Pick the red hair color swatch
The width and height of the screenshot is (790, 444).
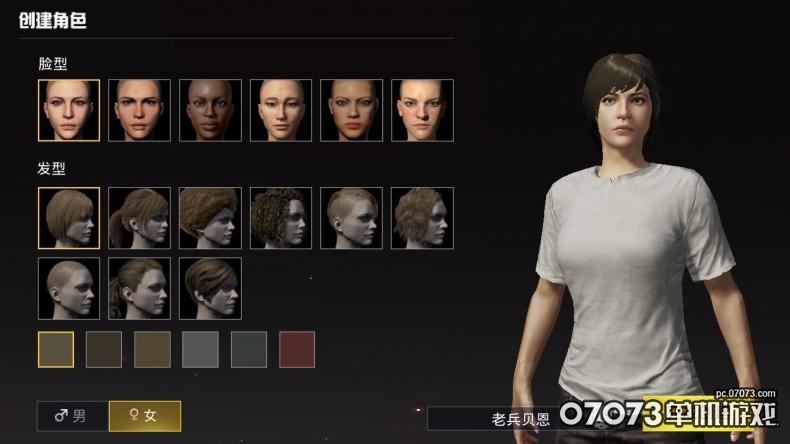pos(297,349)
